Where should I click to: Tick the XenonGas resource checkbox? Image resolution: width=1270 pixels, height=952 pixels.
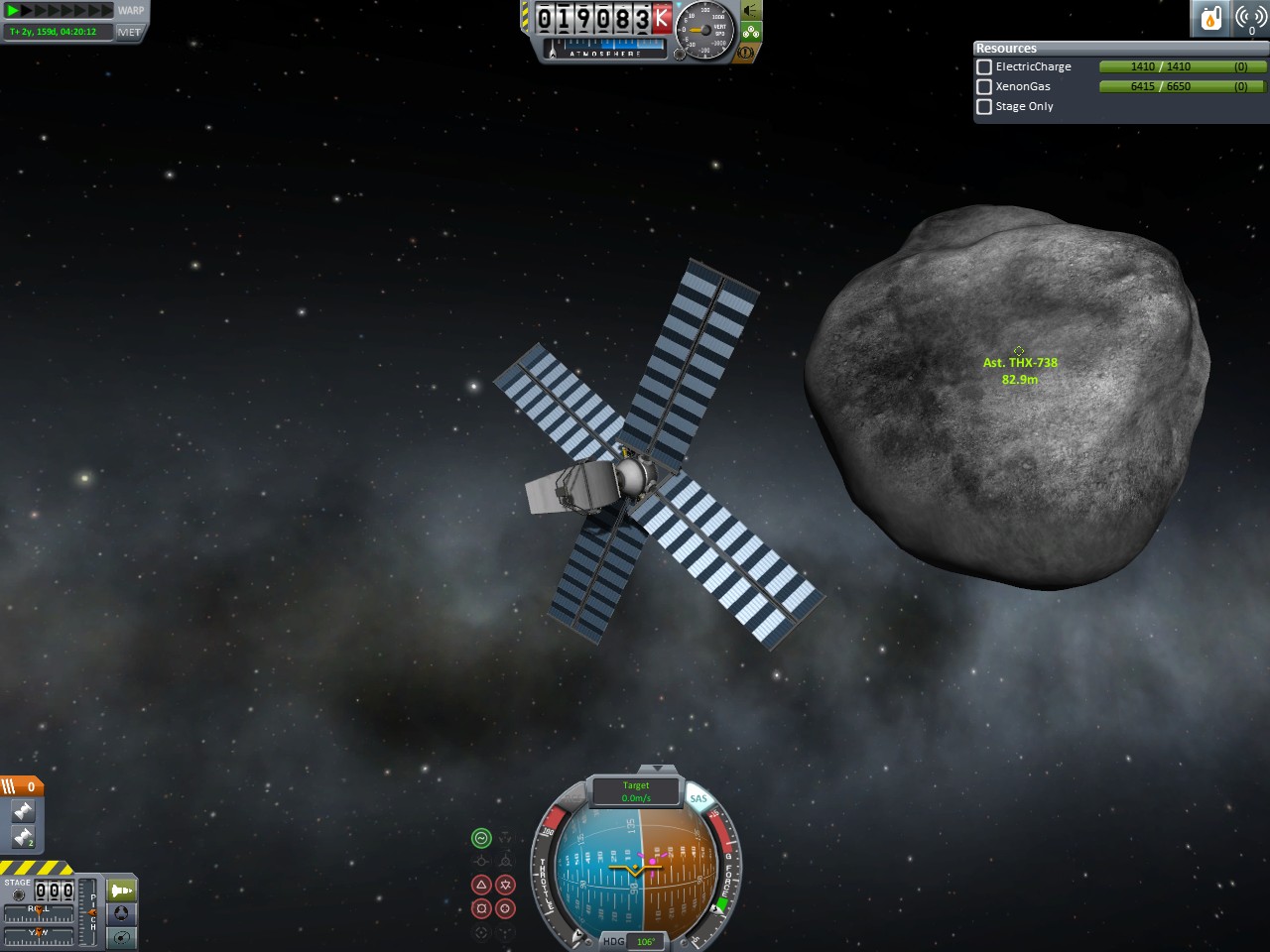[x=984, y=87]
